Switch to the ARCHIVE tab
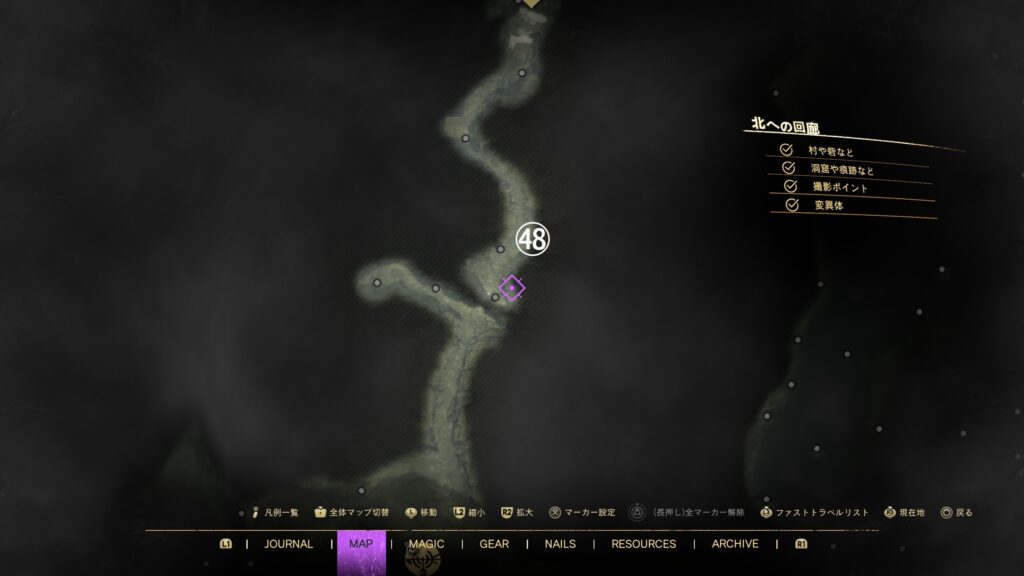Image resolution: width=1024 pixels, height=576 pixels. coord(735,544)
